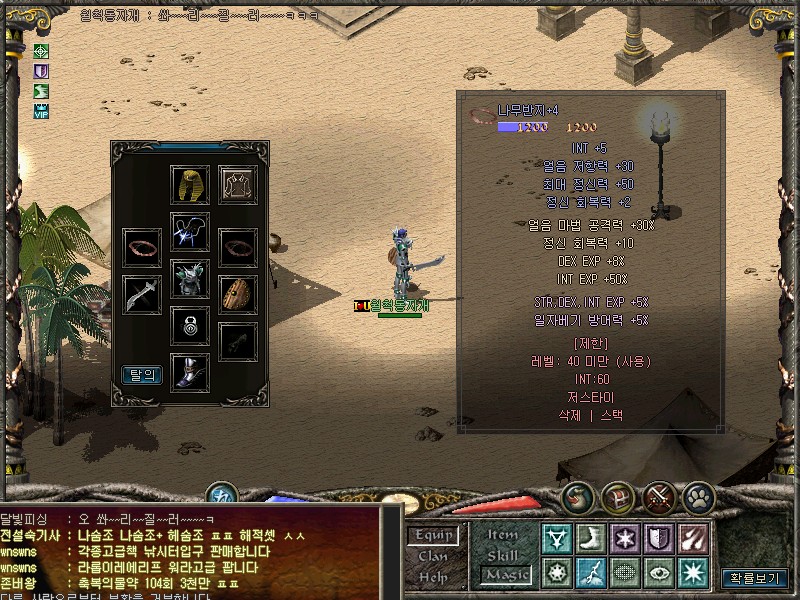This screenshot has height=600, width=800.
Task: Activate the lightning bolt magic icon
Action: pos(591,572)
